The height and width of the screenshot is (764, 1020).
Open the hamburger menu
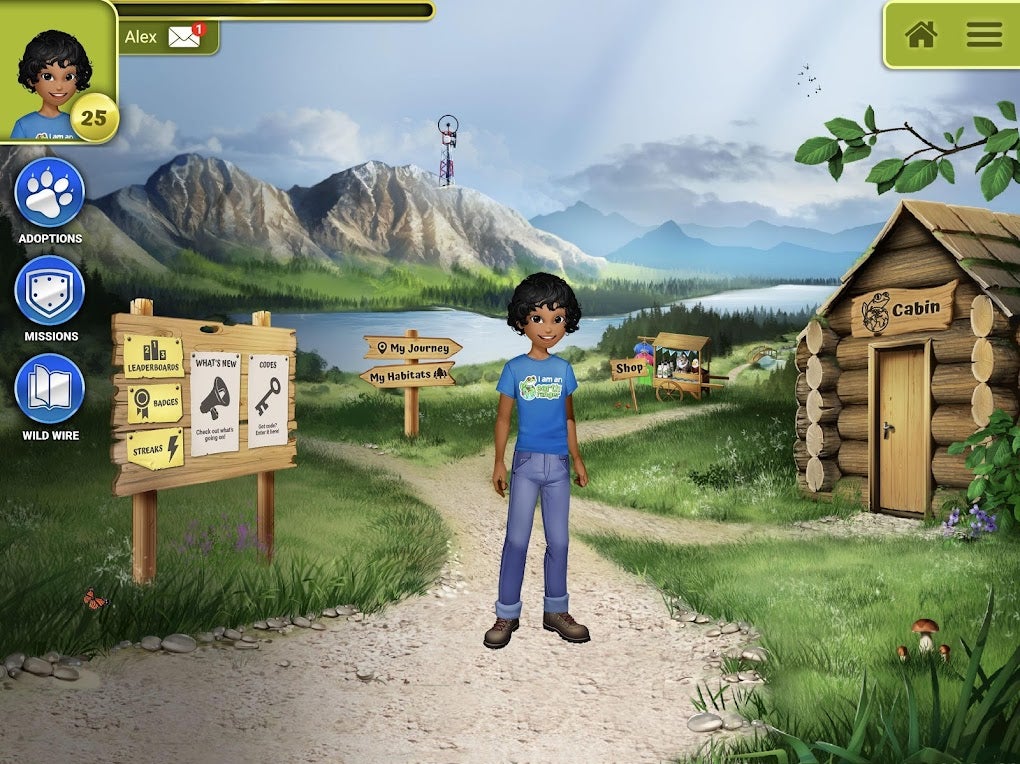pos(983,34)
